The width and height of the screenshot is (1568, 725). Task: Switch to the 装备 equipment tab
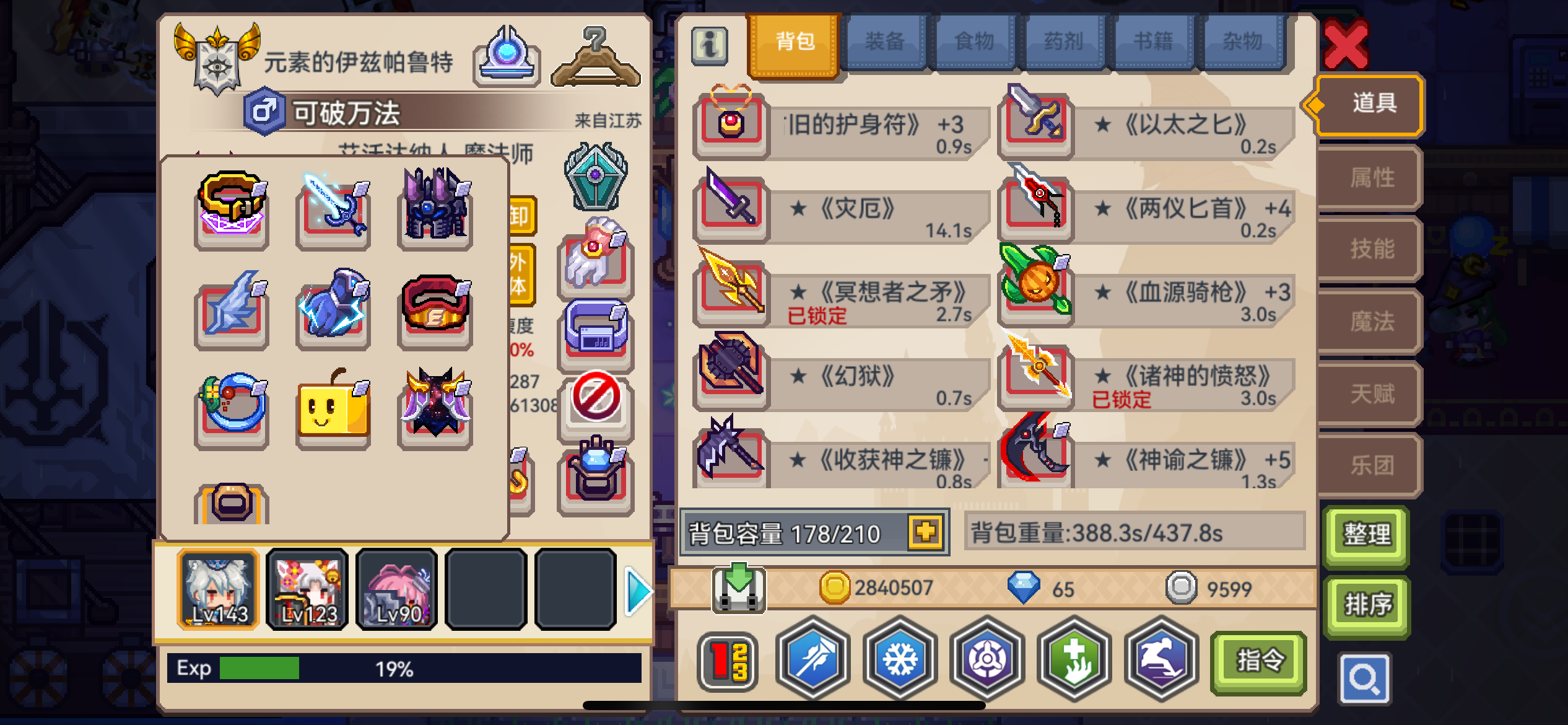click(x=886, y=41)
